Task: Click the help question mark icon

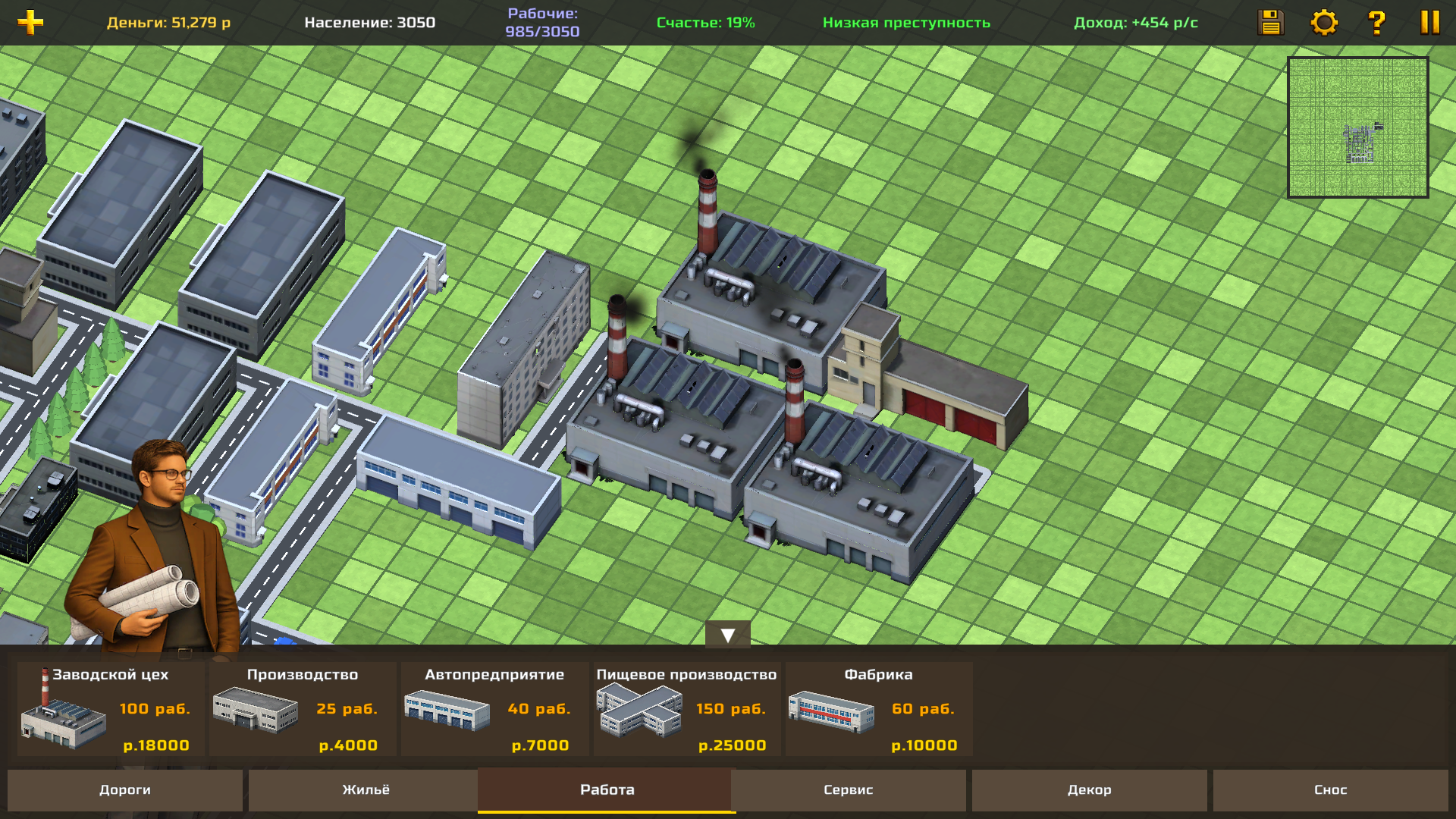Action: (1376, 23)
